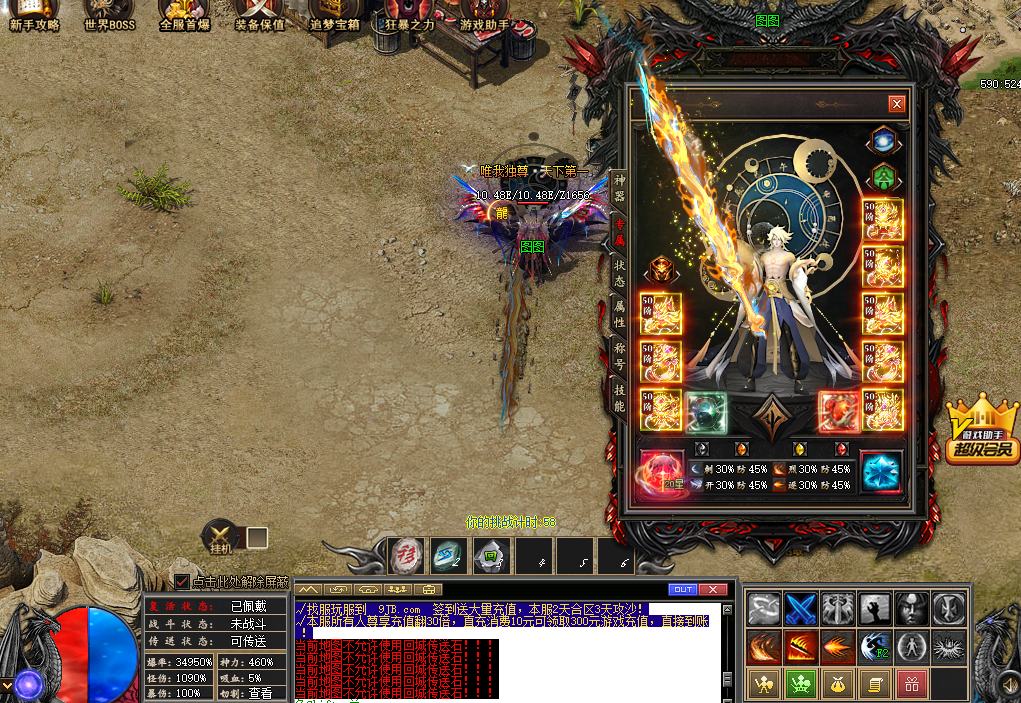This screenshot has width=1021, height=703.
Task: Open the 世界BOSS menu
Action: [x=109, y=14]
